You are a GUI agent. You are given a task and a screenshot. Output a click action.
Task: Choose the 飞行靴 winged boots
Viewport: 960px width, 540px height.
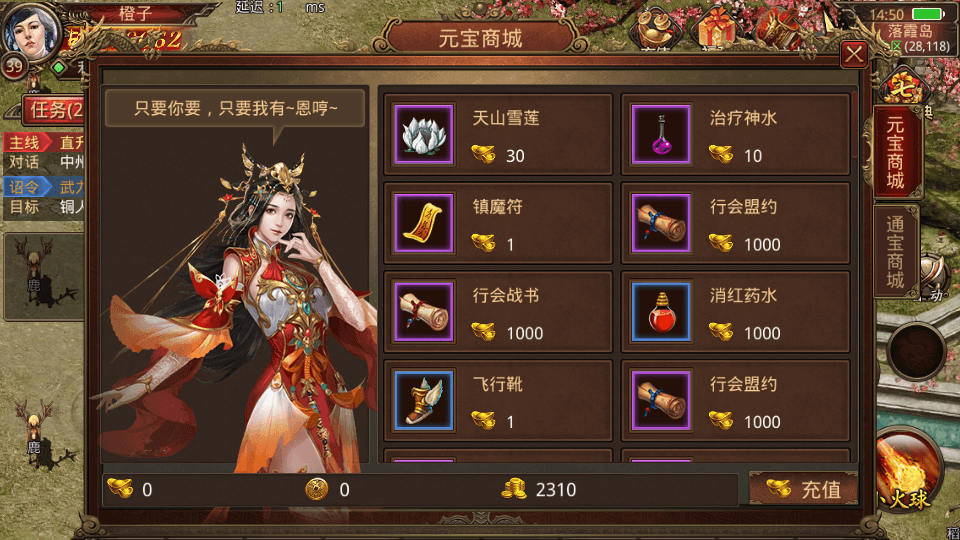click(498, 400)
